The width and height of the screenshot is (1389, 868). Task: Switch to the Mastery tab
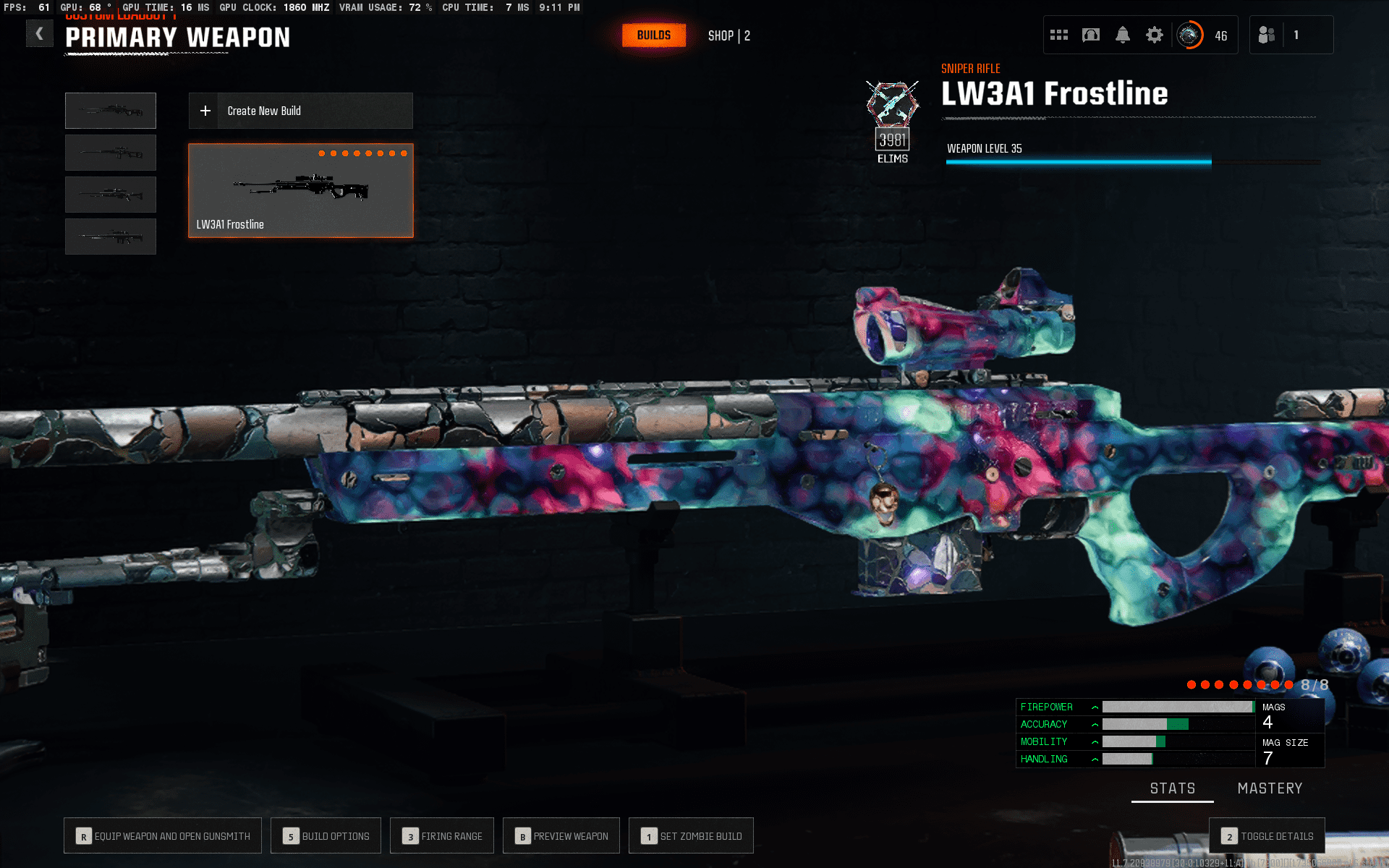1270,788
